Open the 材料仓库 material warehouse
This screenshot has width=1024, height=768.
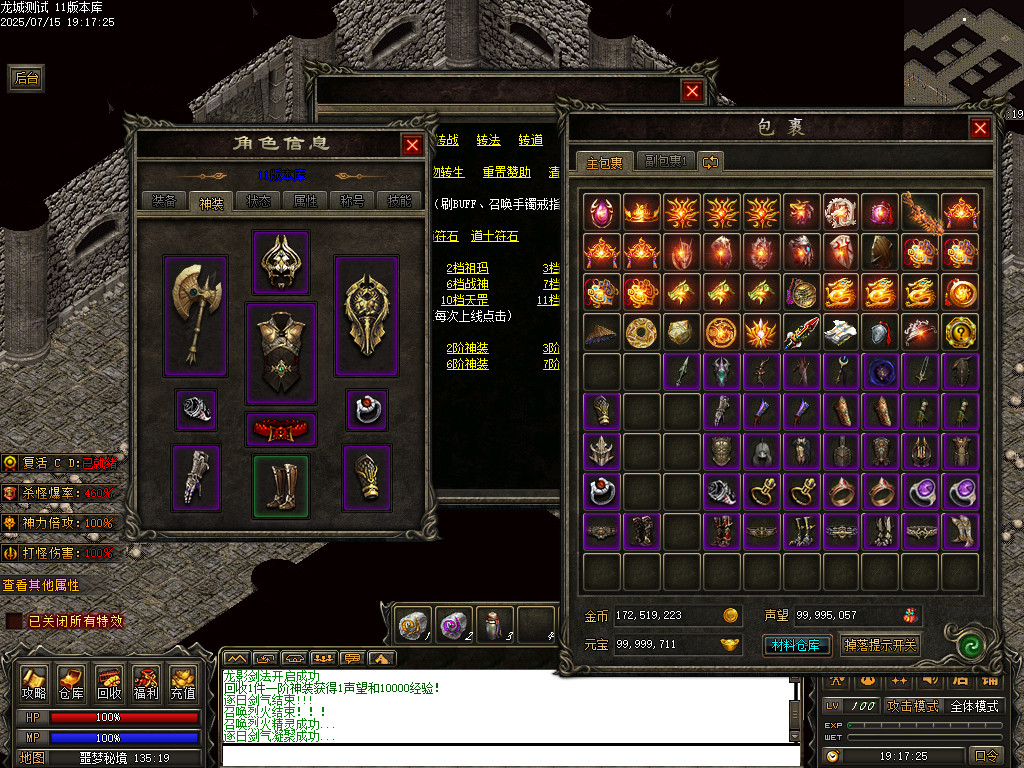coord(797,645)
